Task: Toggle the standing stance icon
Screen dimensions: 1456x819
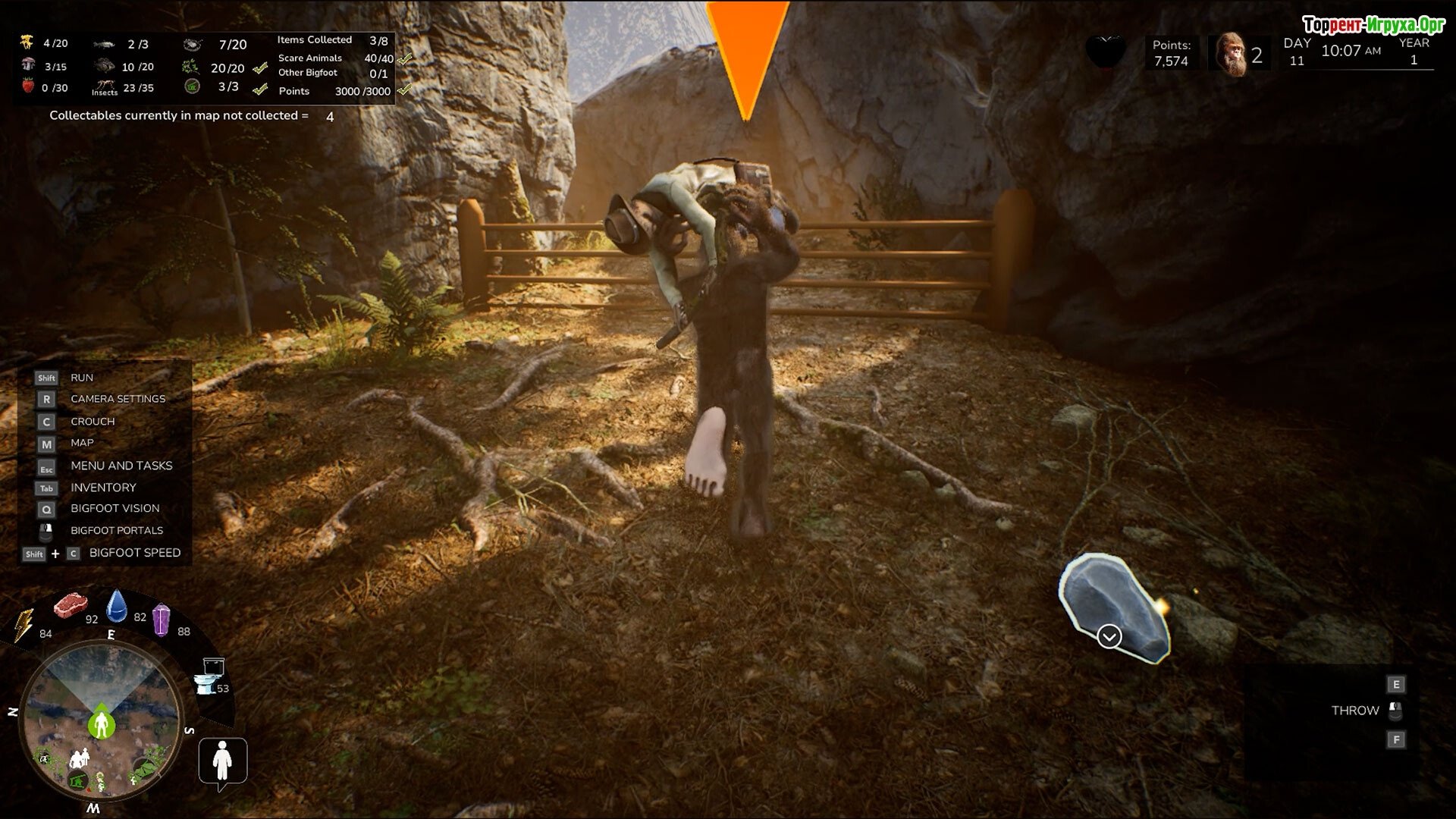Action: tap(222, 761)
